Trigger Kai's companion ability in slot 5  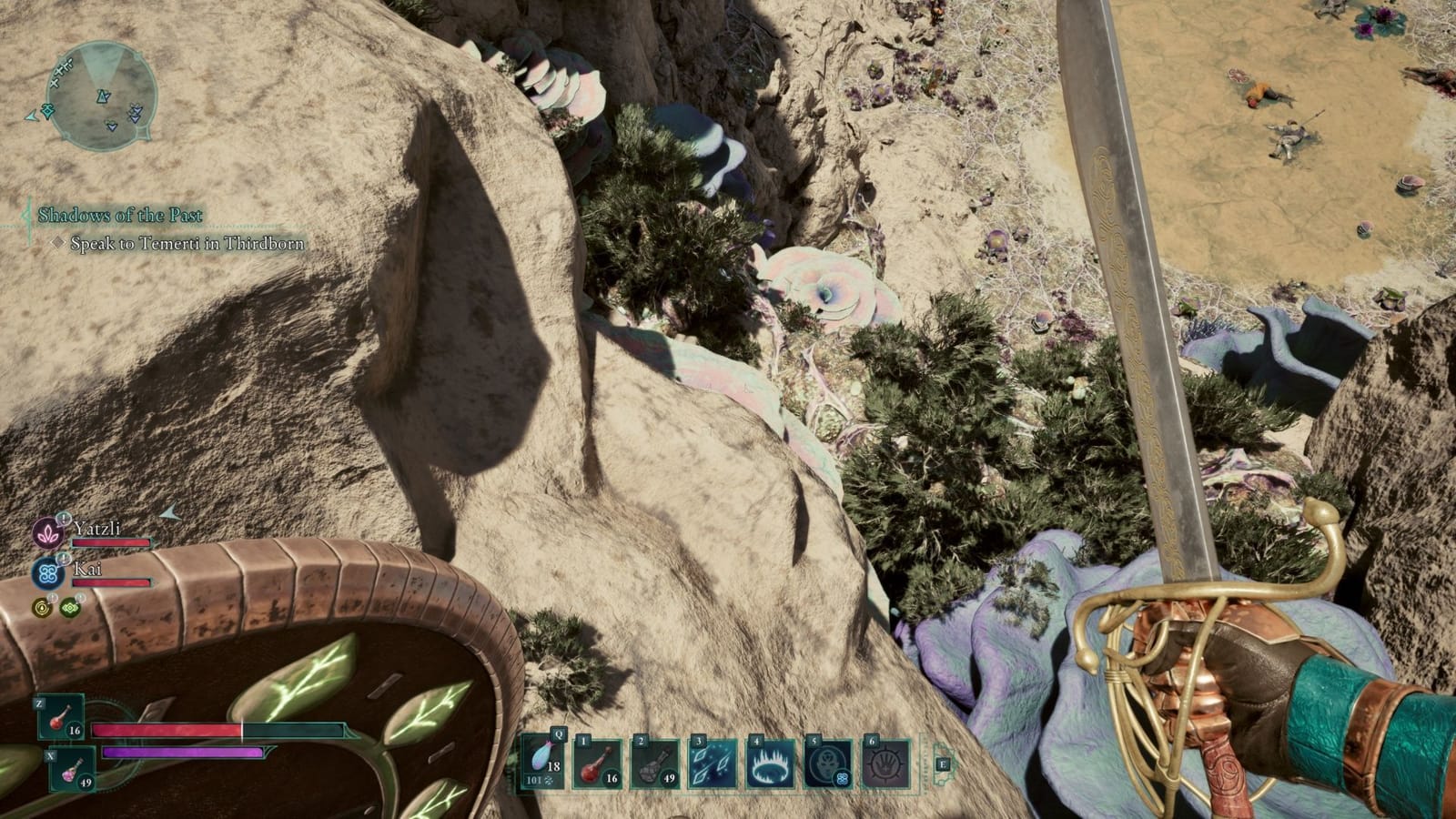(x=827, y=763)
